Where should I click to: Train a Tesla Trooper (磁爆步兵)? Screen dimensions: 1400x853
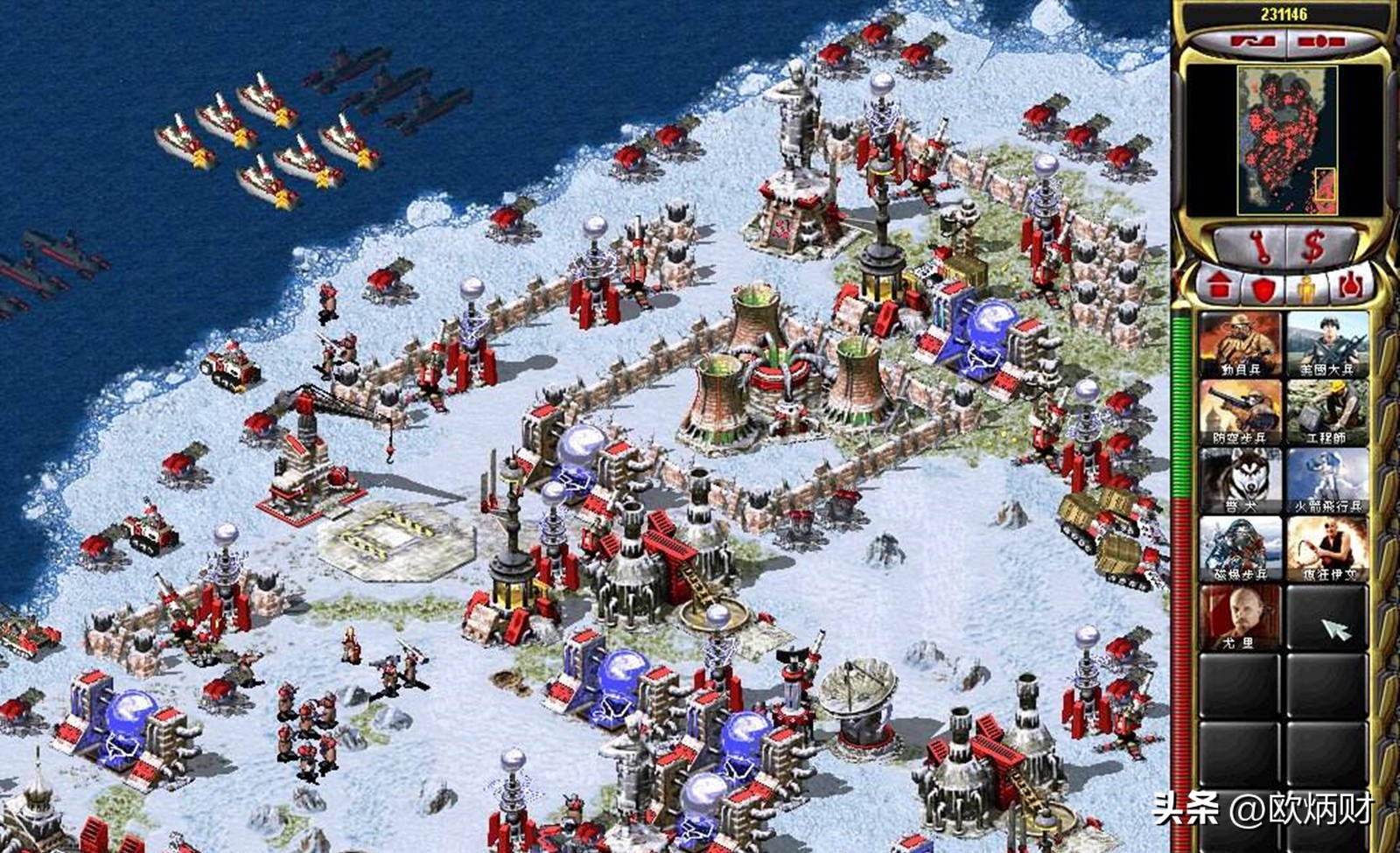[1240, 549]
